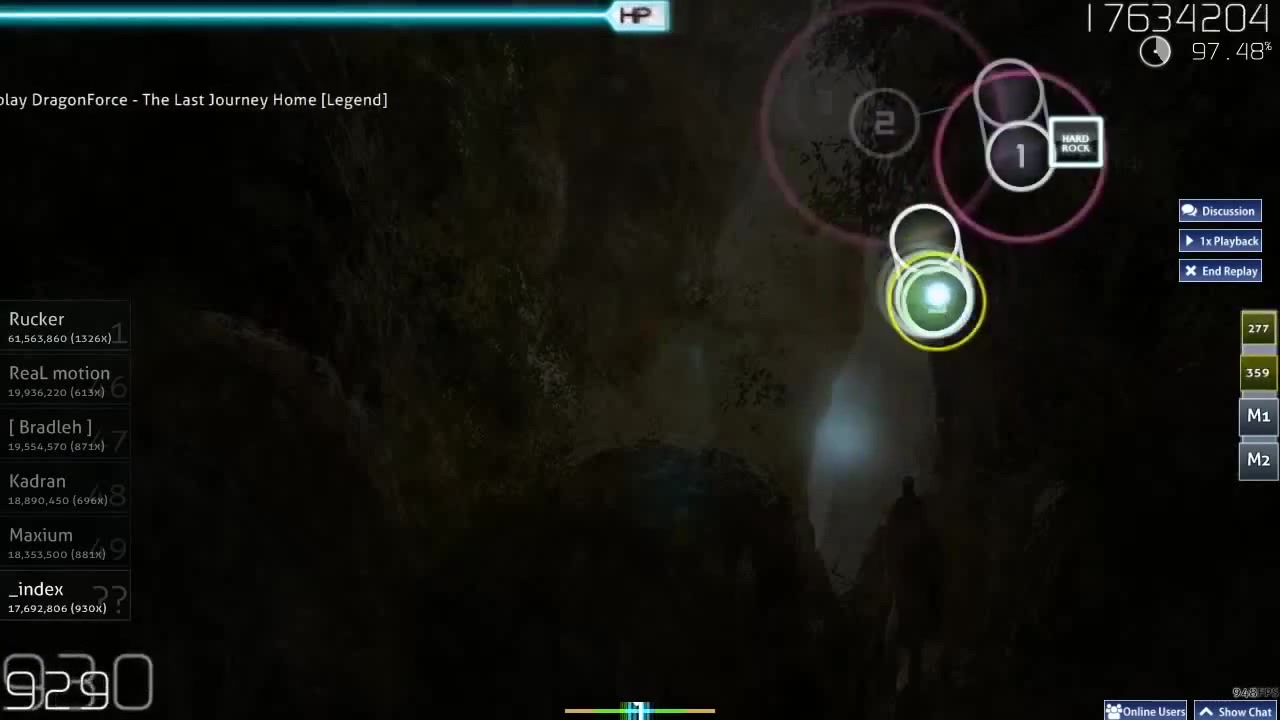Screen dimensions: 1280x720
Task: Show the chat panel
Action: (1237, 711)
